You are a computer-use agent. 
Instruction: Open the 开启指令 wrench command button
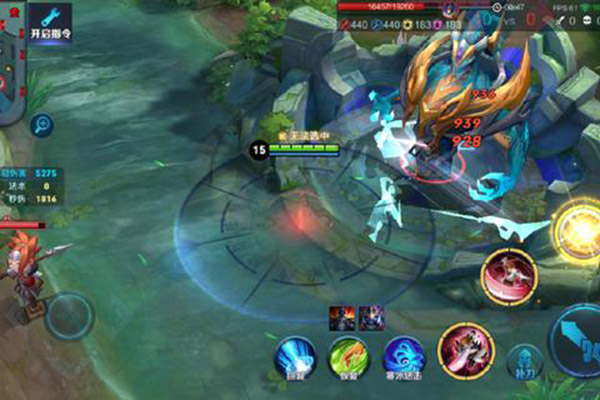(x=49, y=21)
